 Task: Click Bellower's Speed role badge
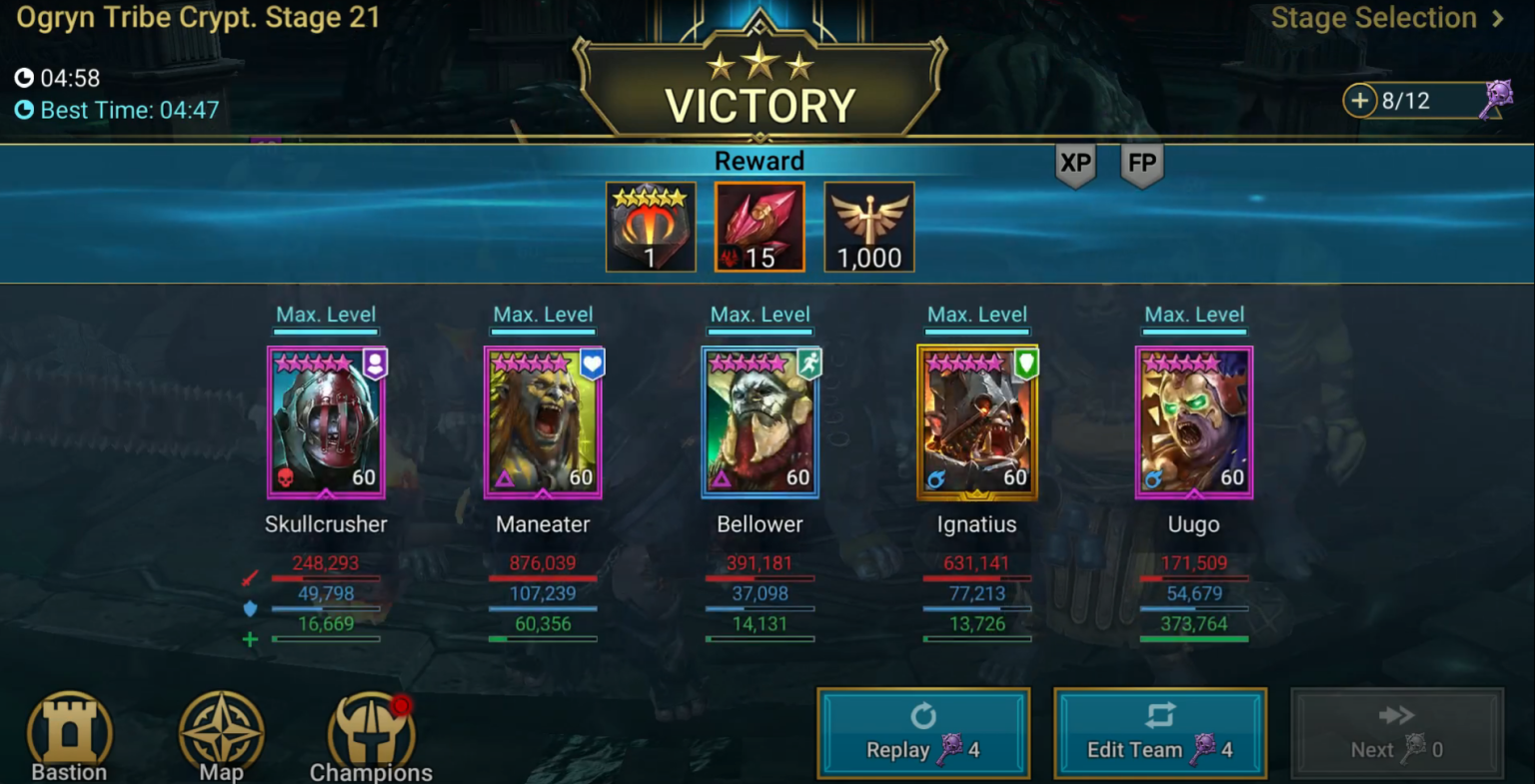(809, 365)
